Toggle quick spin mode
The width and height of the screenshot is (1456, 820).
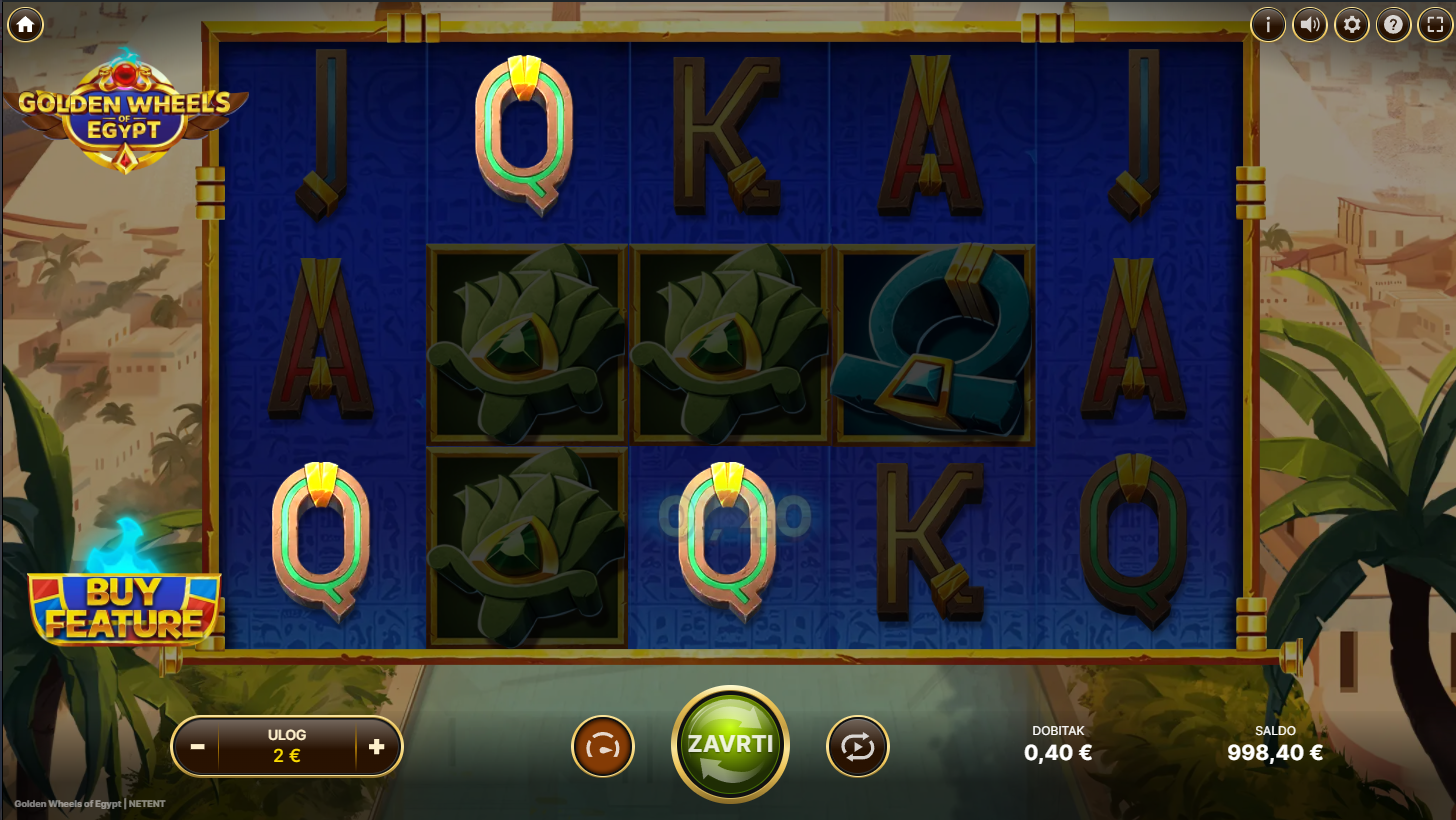[603, 747]
